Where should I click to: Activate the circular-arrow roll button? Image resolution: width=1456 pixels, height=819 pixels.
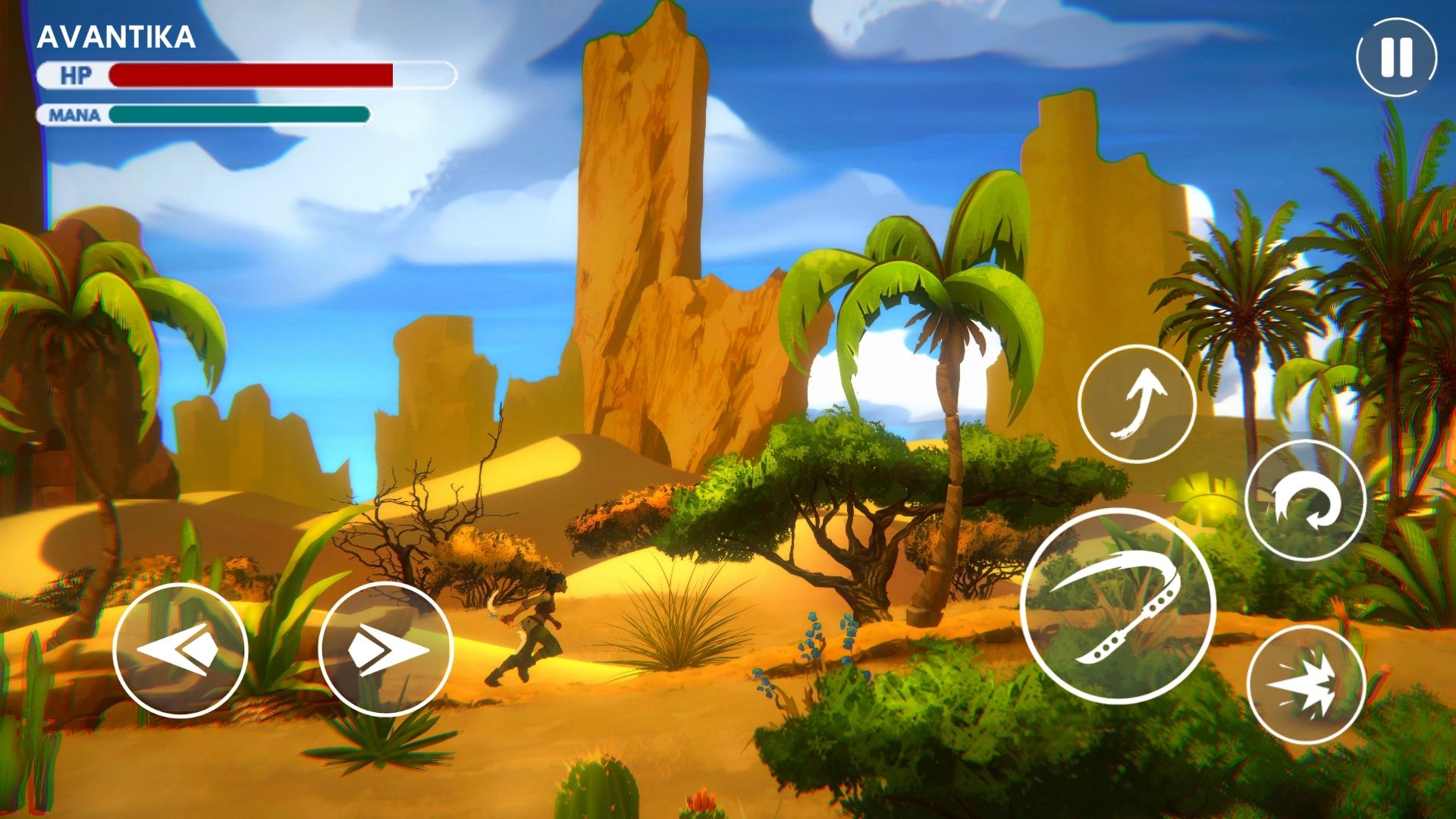click(x=1304, y=500)
